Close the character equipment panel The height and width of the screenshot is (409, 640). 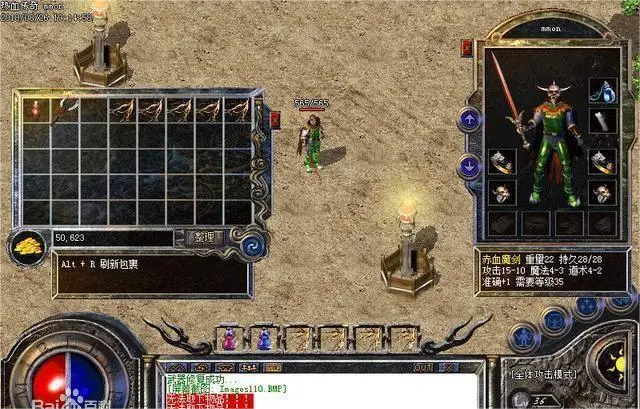[466, 47]
